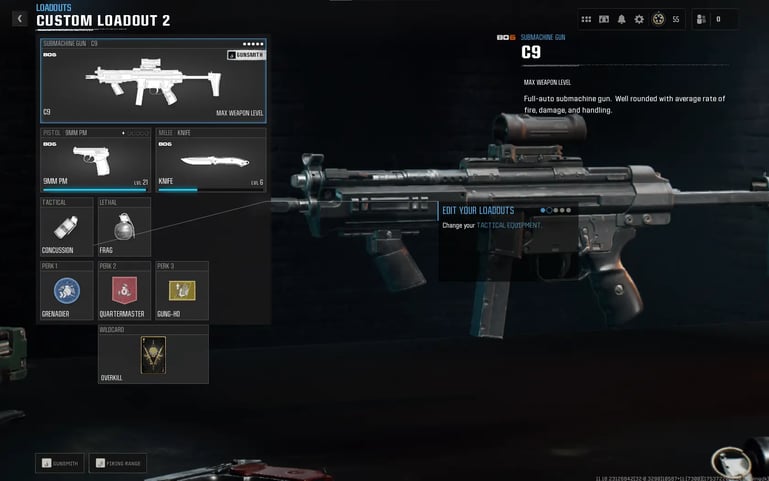Image resolution: width=769 pixels, height=481 pixels.
Task: Choose the Knife melee slot
Action: click(210, 159)
